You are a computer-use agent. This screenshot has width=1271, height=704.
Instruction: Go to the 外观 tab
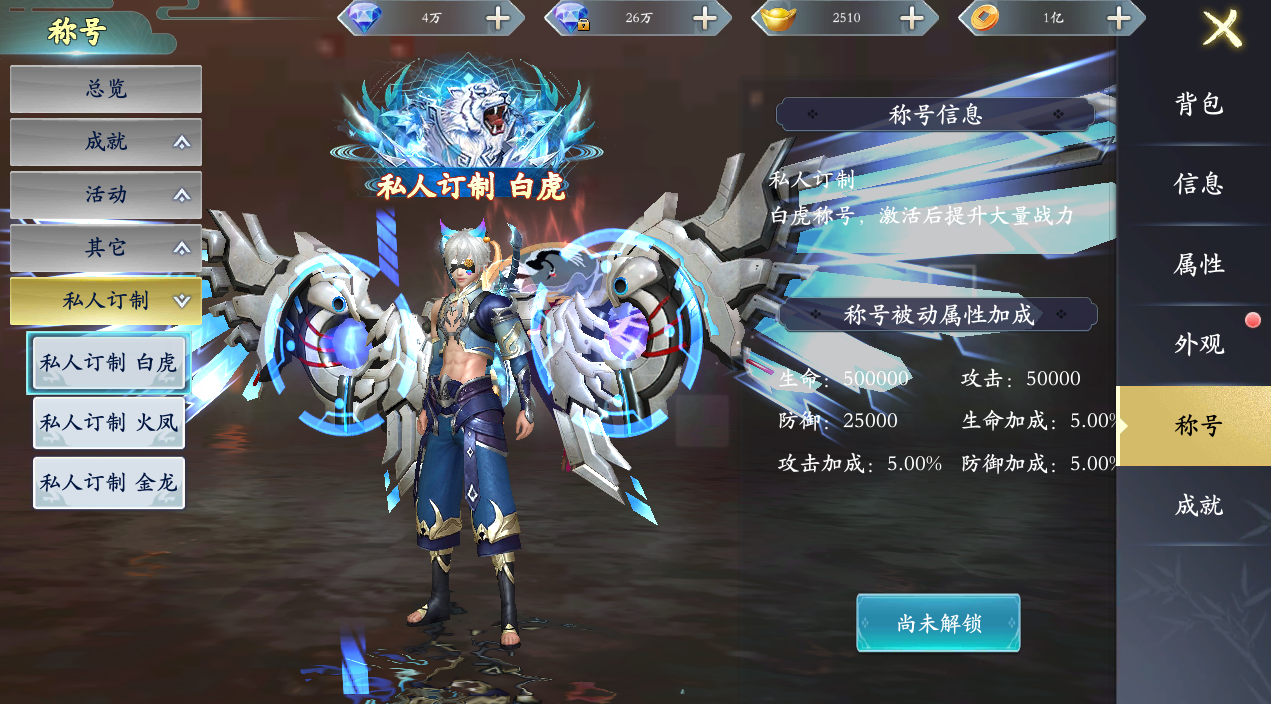[1198, 345]
